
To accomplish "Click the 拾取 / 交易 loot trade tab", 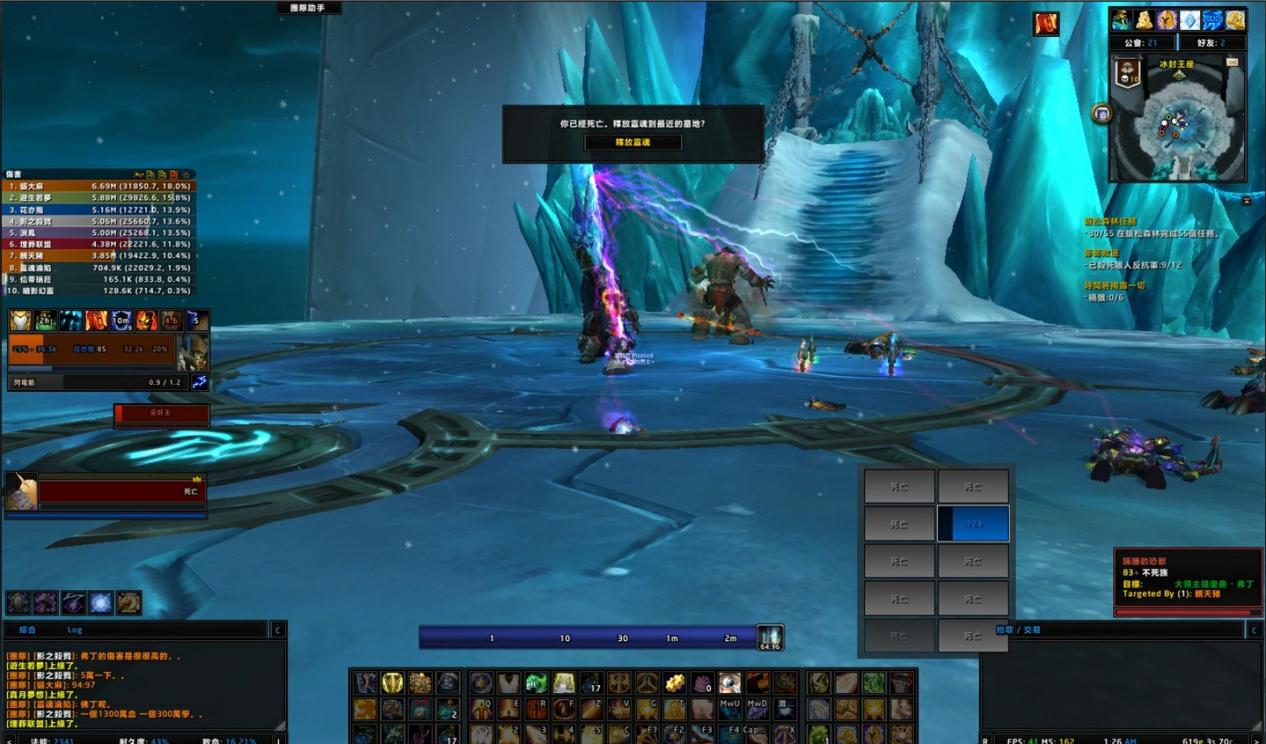I will pyautogui.click(x=1018, y=630).
